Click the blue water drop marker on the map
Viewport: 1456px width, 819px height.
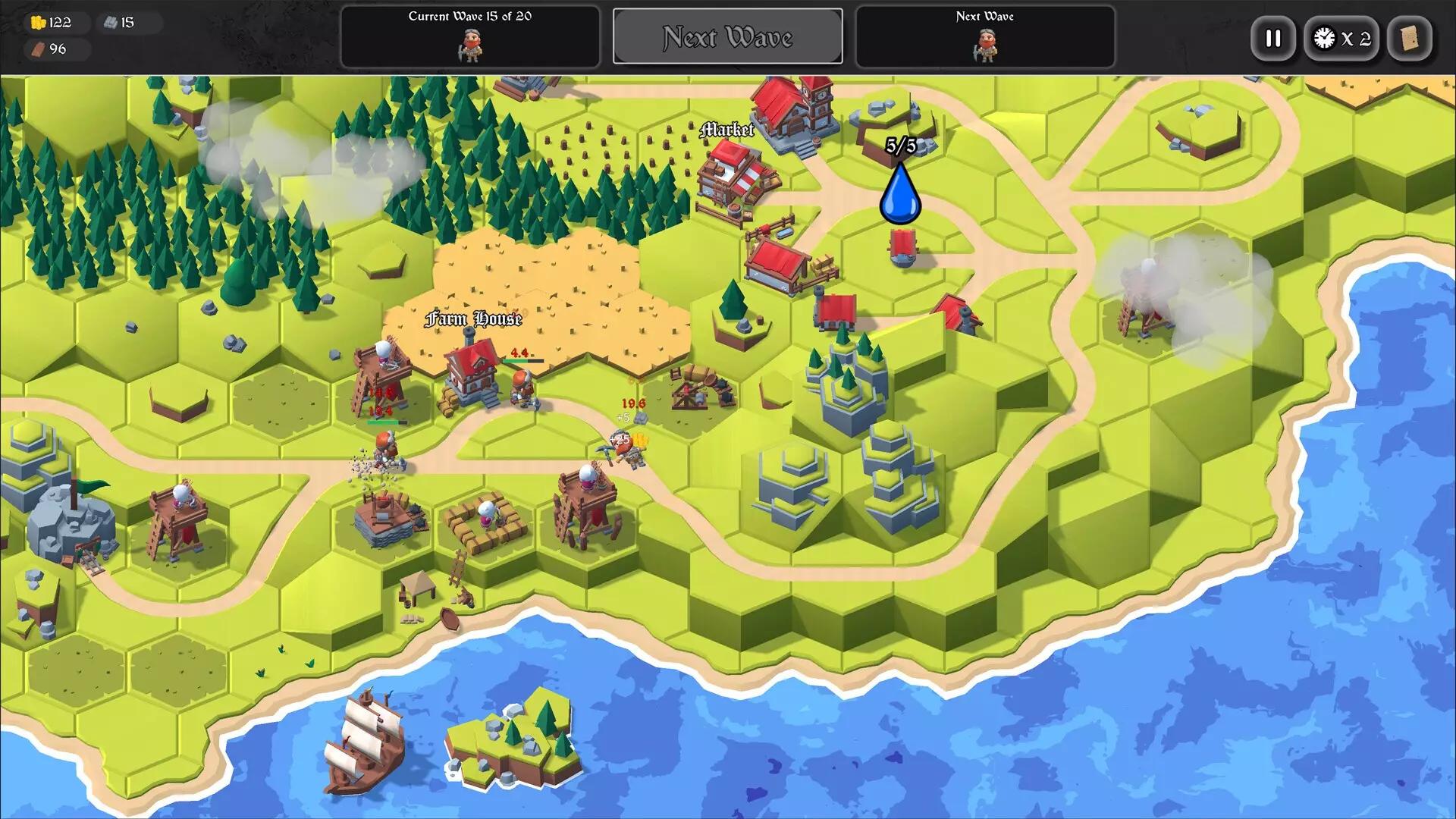tap(900, 193)
